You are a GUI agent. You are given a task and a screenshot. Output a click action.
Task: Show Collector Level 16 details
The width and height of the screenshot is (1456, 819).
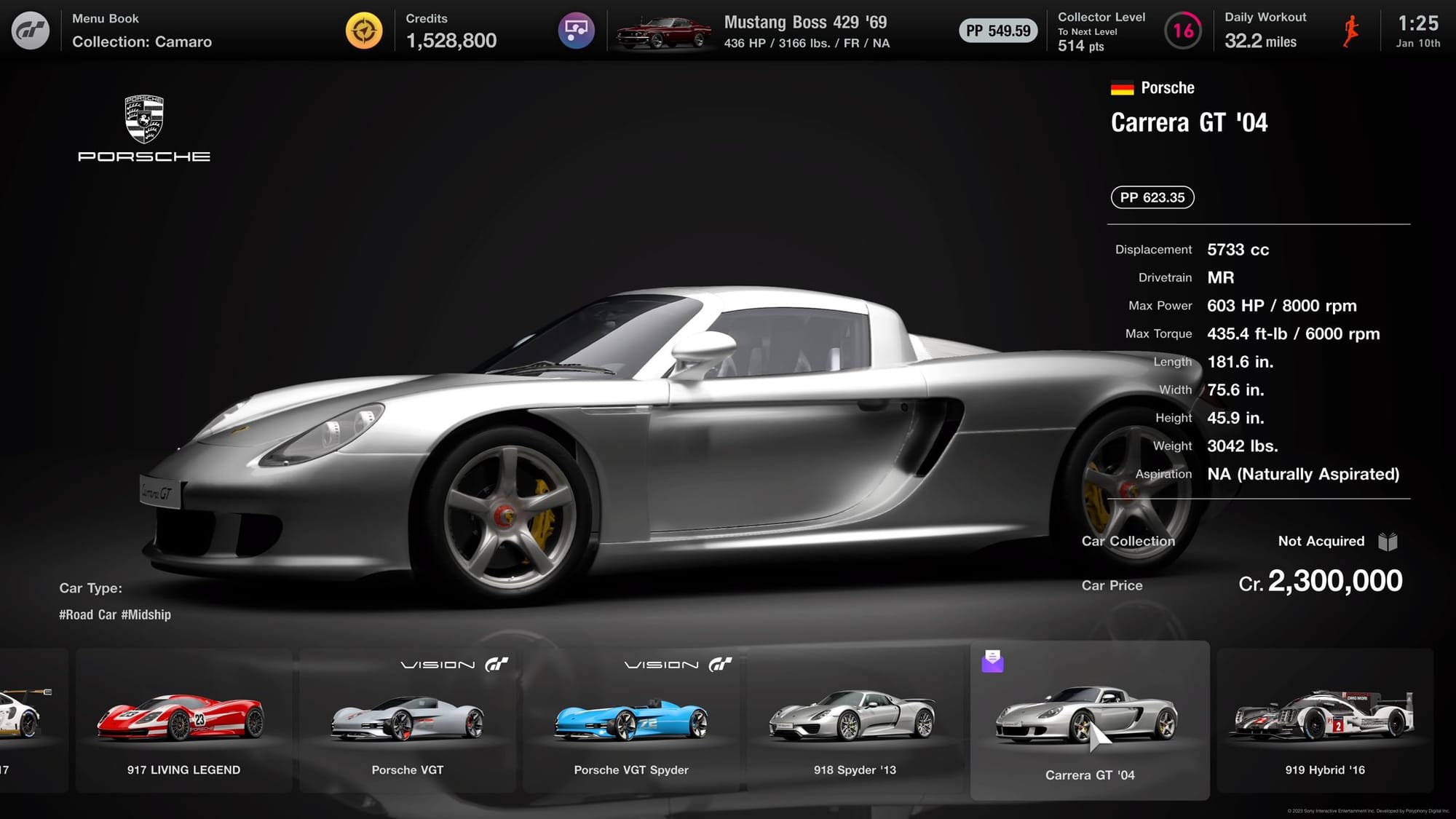pyautogui.click(x=1182, y=31)
